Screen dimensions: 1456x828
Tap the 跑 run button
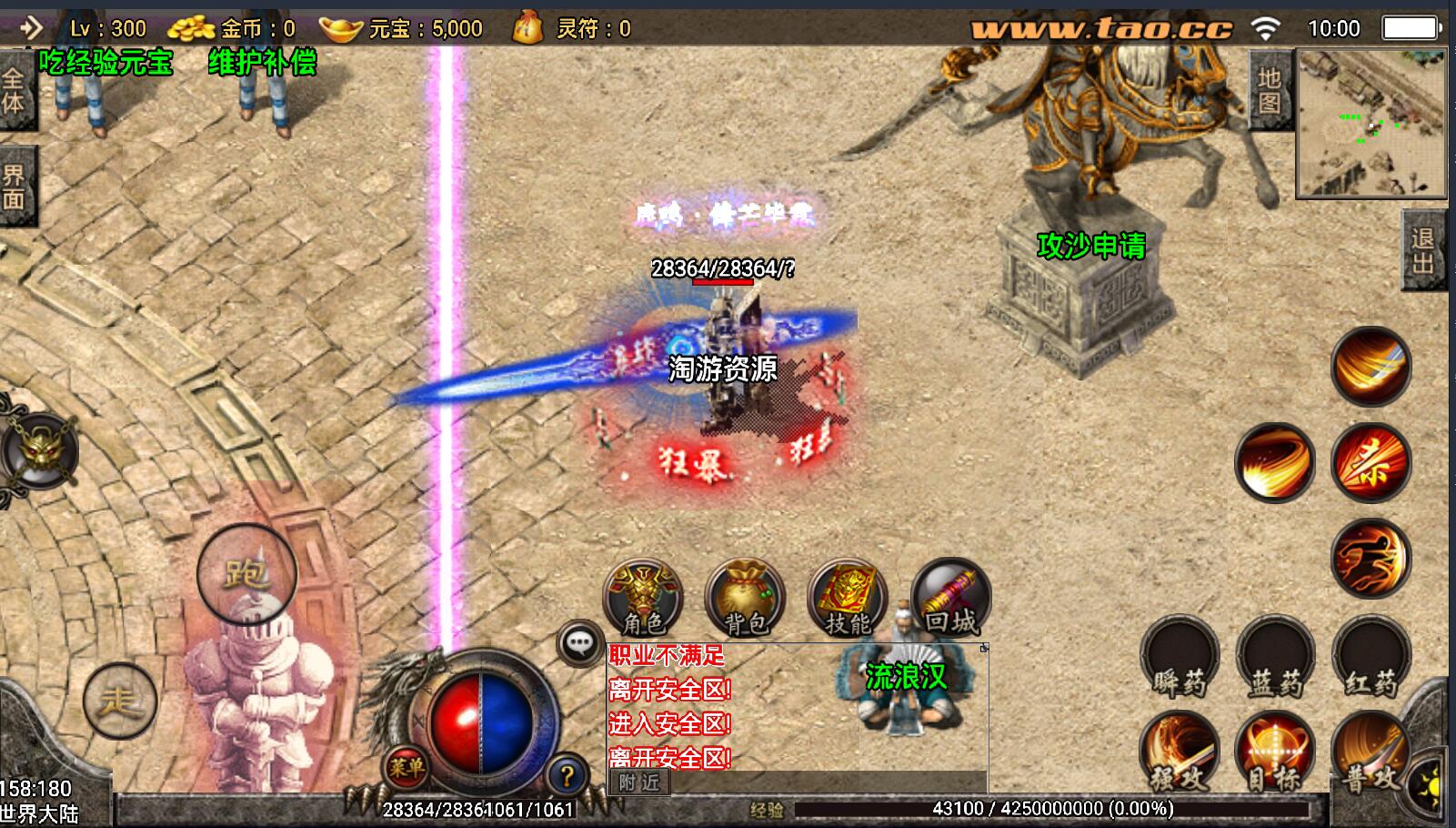coord(246,573)
